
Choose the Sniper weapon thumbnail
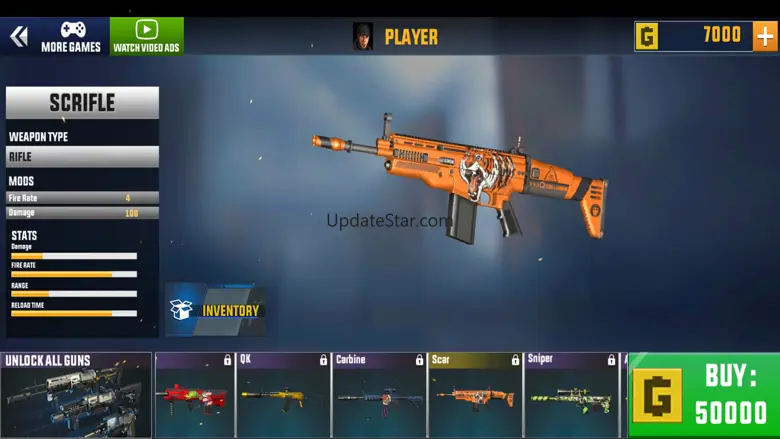tap(571, 396)
